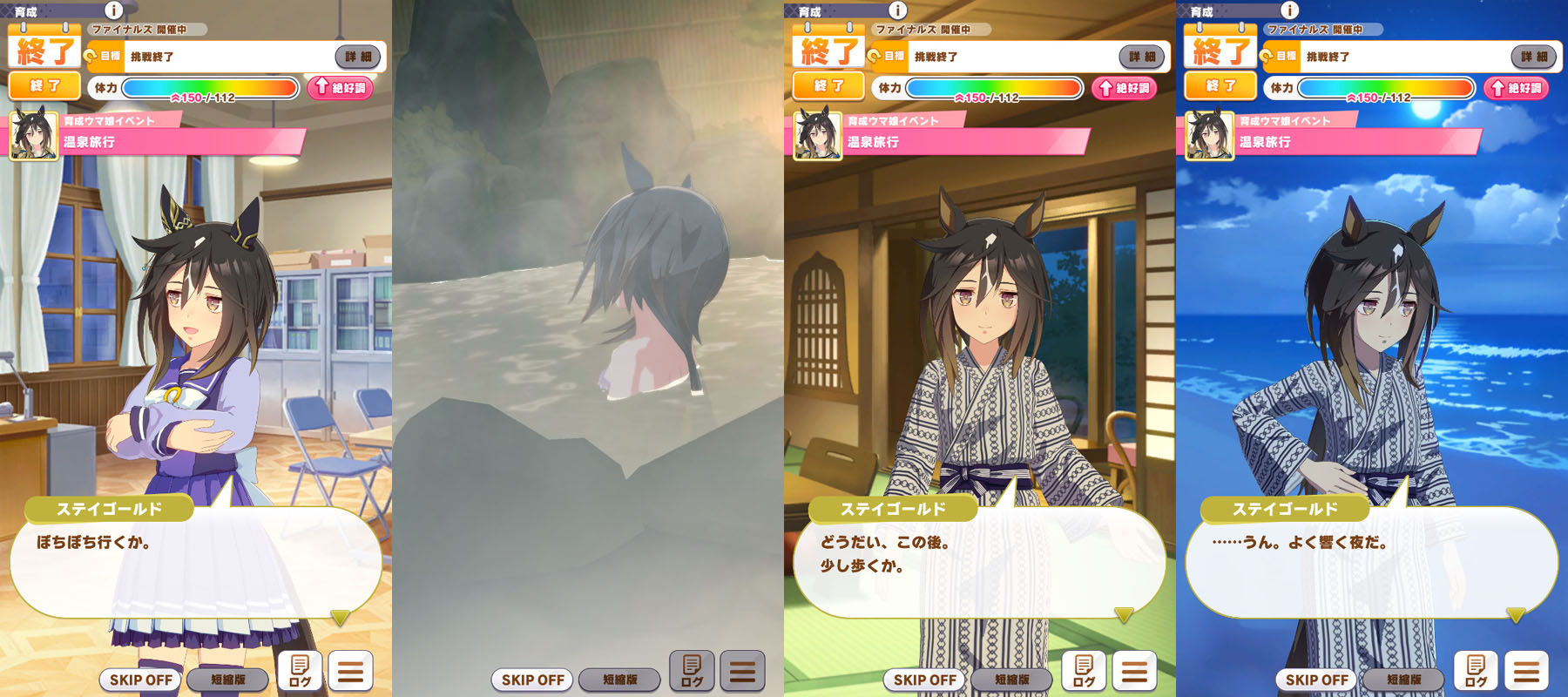Image resolution: width=1568 pixels, height=697 pixels.
Task: Toggle SKIP OFF in the hot spring scene
Action: (x=532, y=680)
